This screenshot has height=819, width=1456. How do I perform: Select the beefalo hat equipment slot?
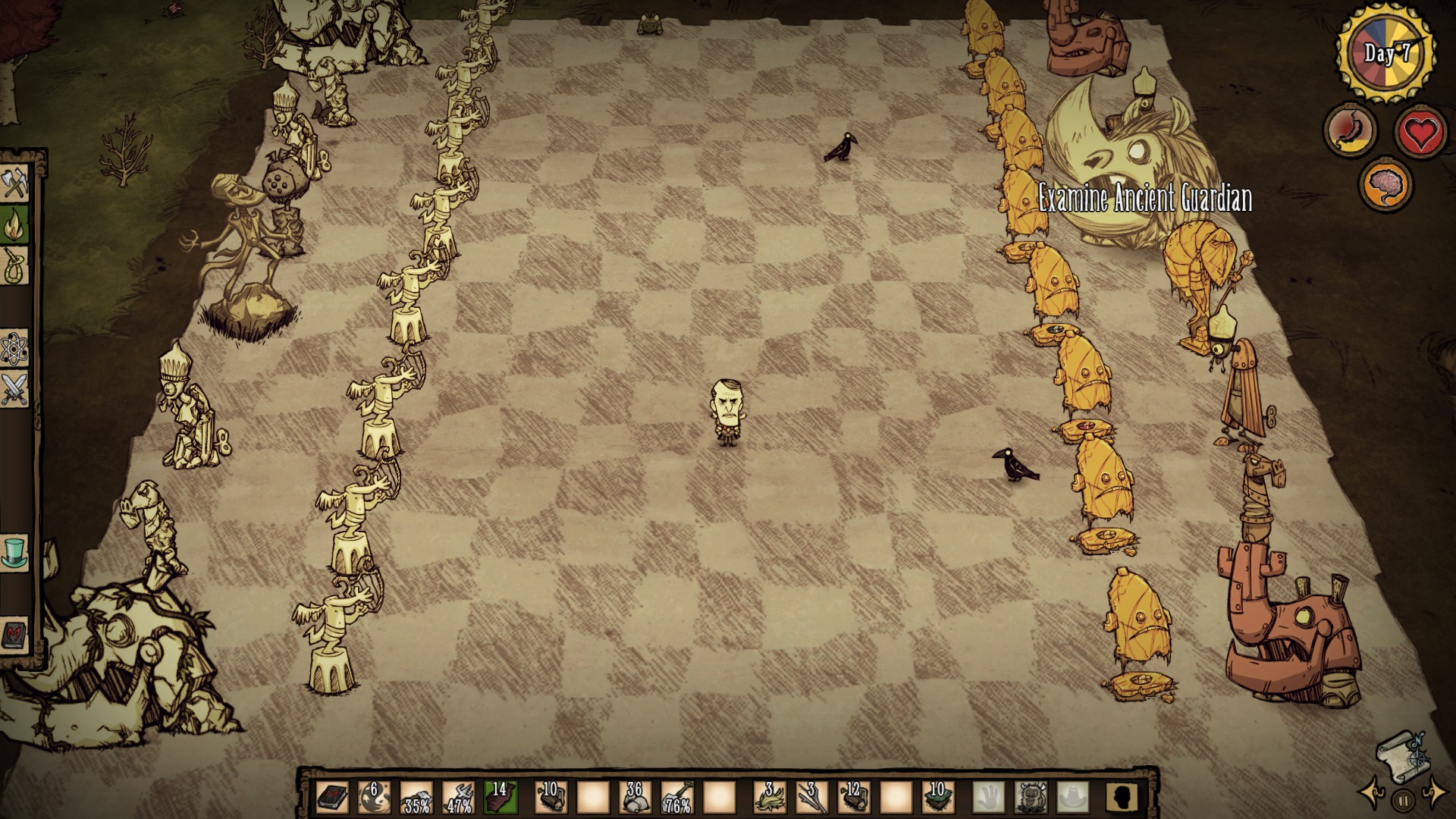pos(1031,798)
